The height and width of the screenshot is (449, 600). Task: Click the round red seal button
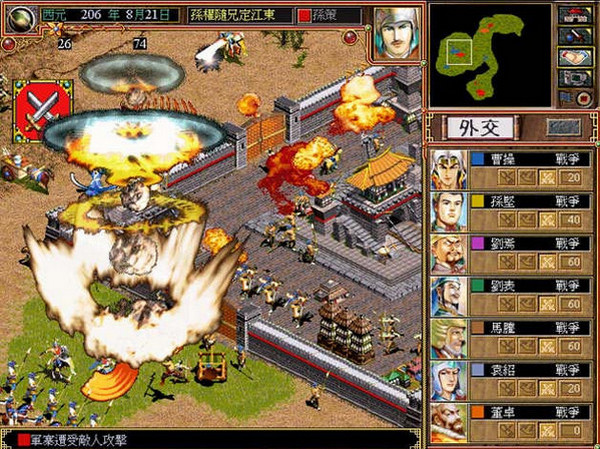point(584,97)
